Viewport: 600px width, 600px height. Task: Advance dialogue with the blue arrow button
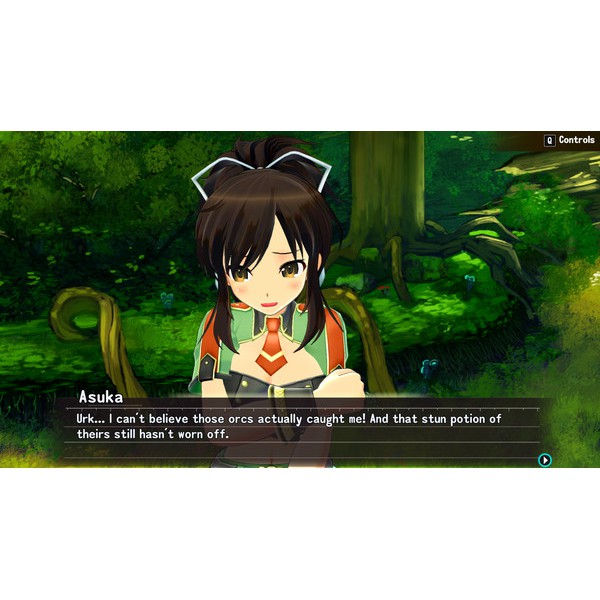(x=545, y=460)
